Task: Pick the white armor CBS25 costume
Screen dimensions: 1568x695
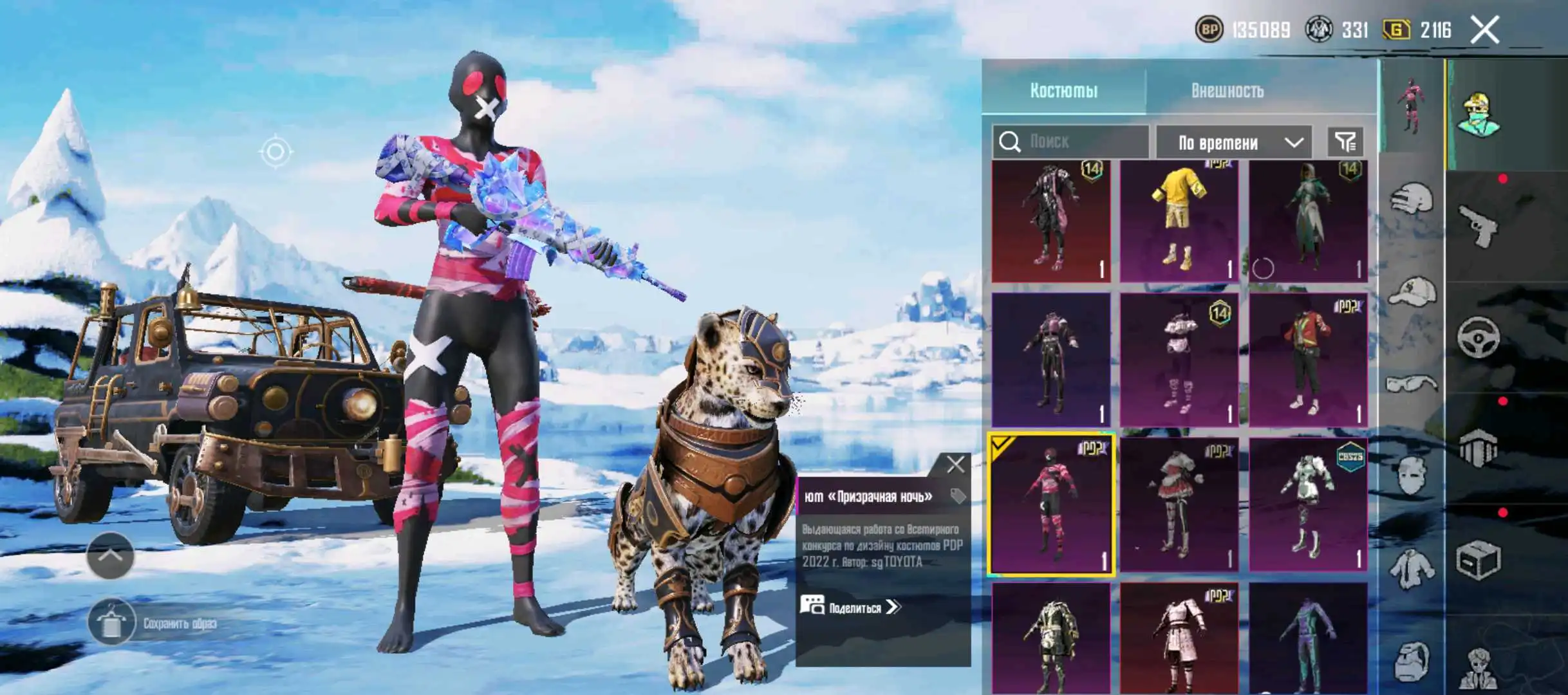Action: tap(1308, 505)
